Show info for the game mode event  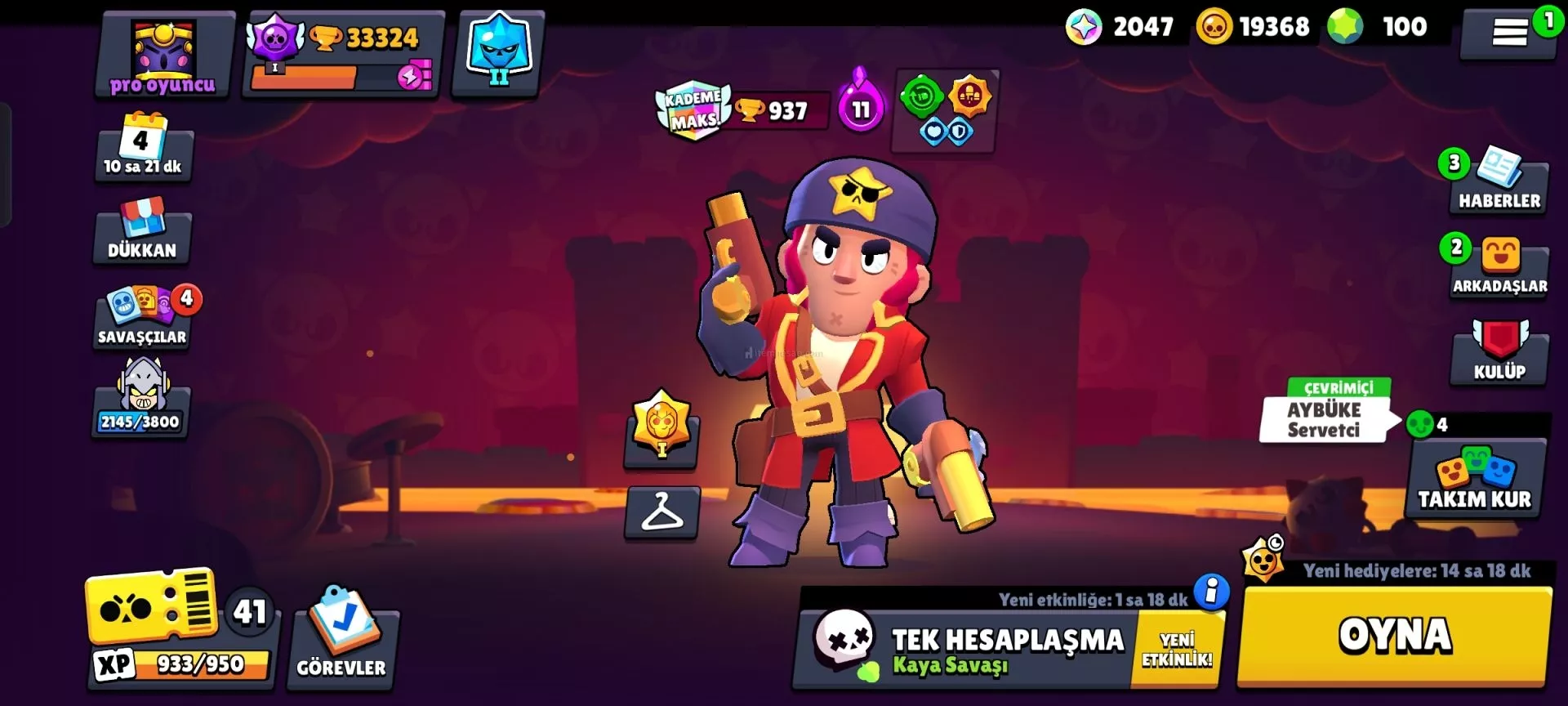1211,591
